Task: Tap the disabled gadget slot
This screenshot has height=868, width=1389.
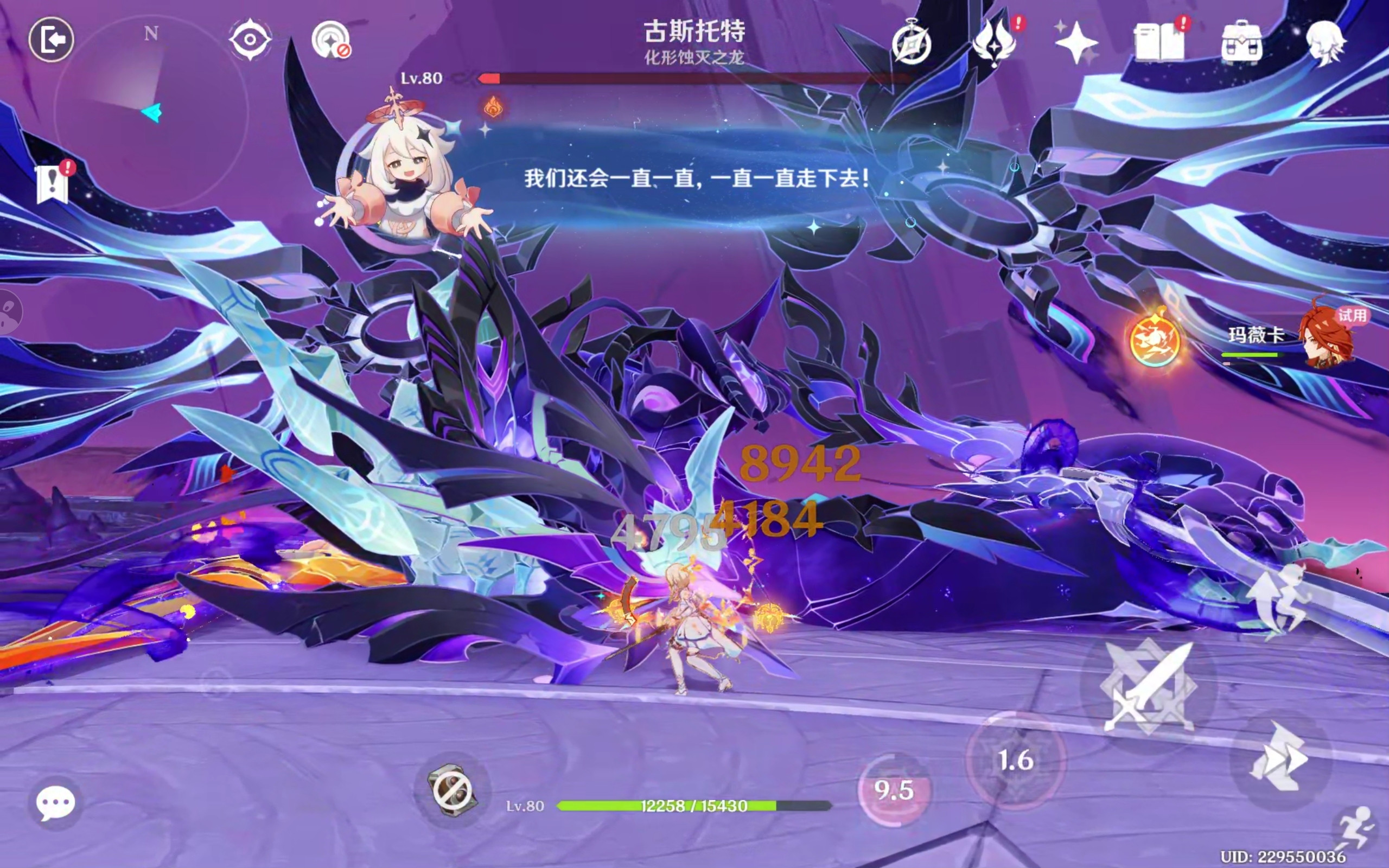Action: pyautogui.click(x=453, y=791)
